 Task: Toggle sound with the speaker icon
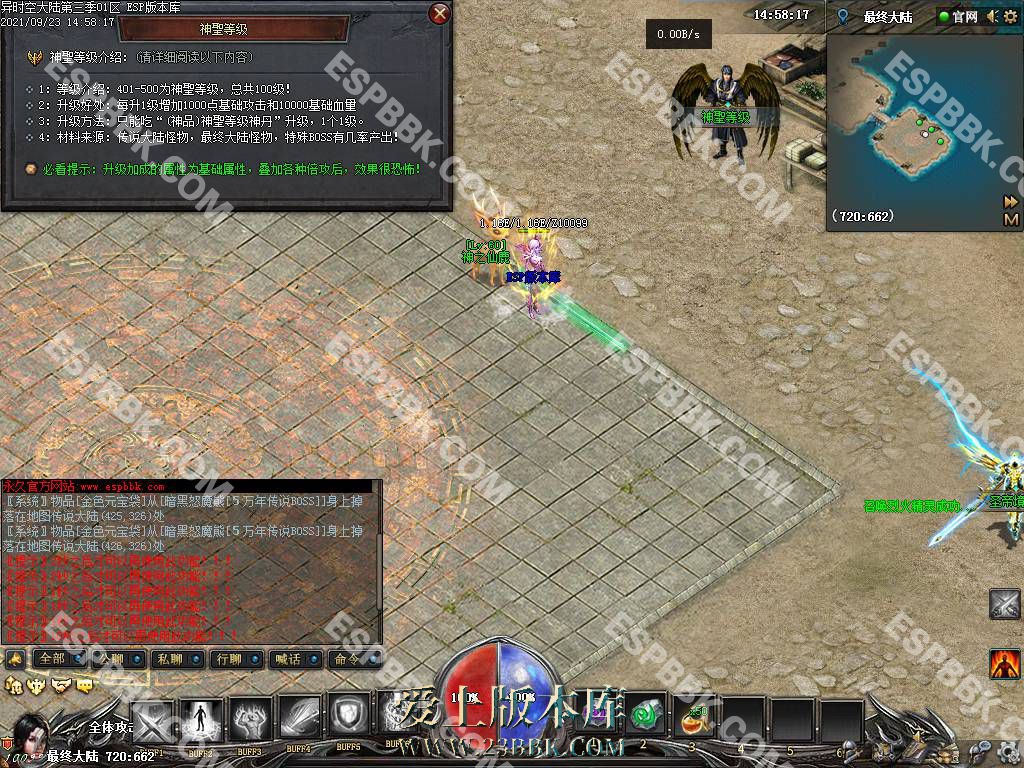click(x=991, y=16)
